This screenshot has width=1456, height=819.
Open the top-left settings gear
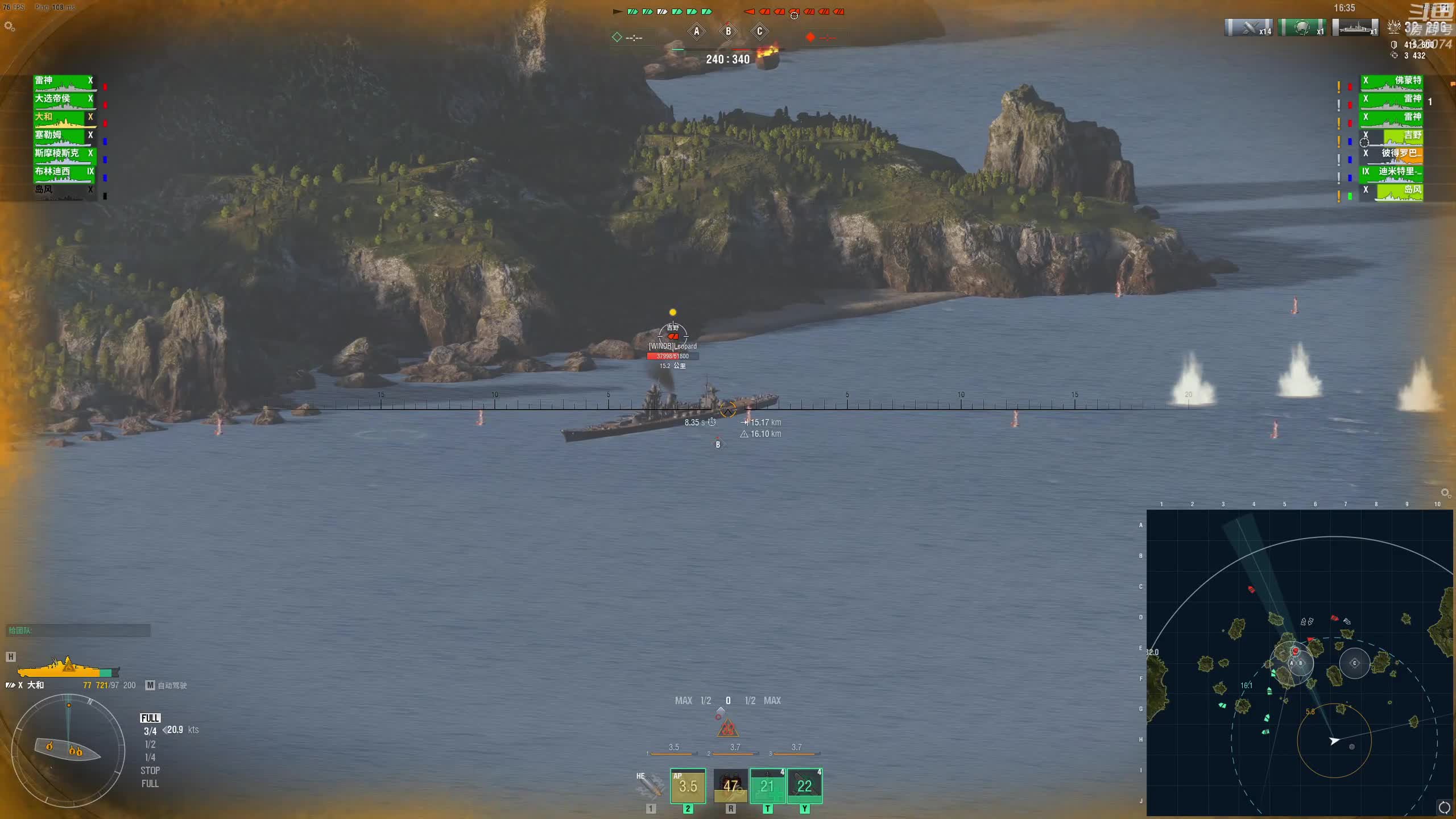pos(9,26)
